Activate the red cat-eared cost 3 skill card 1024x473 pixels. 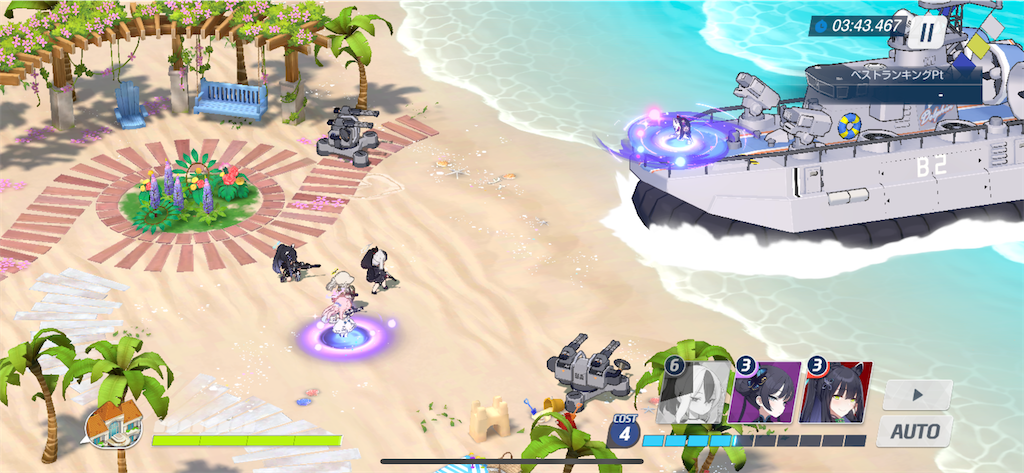click(836, 395)
